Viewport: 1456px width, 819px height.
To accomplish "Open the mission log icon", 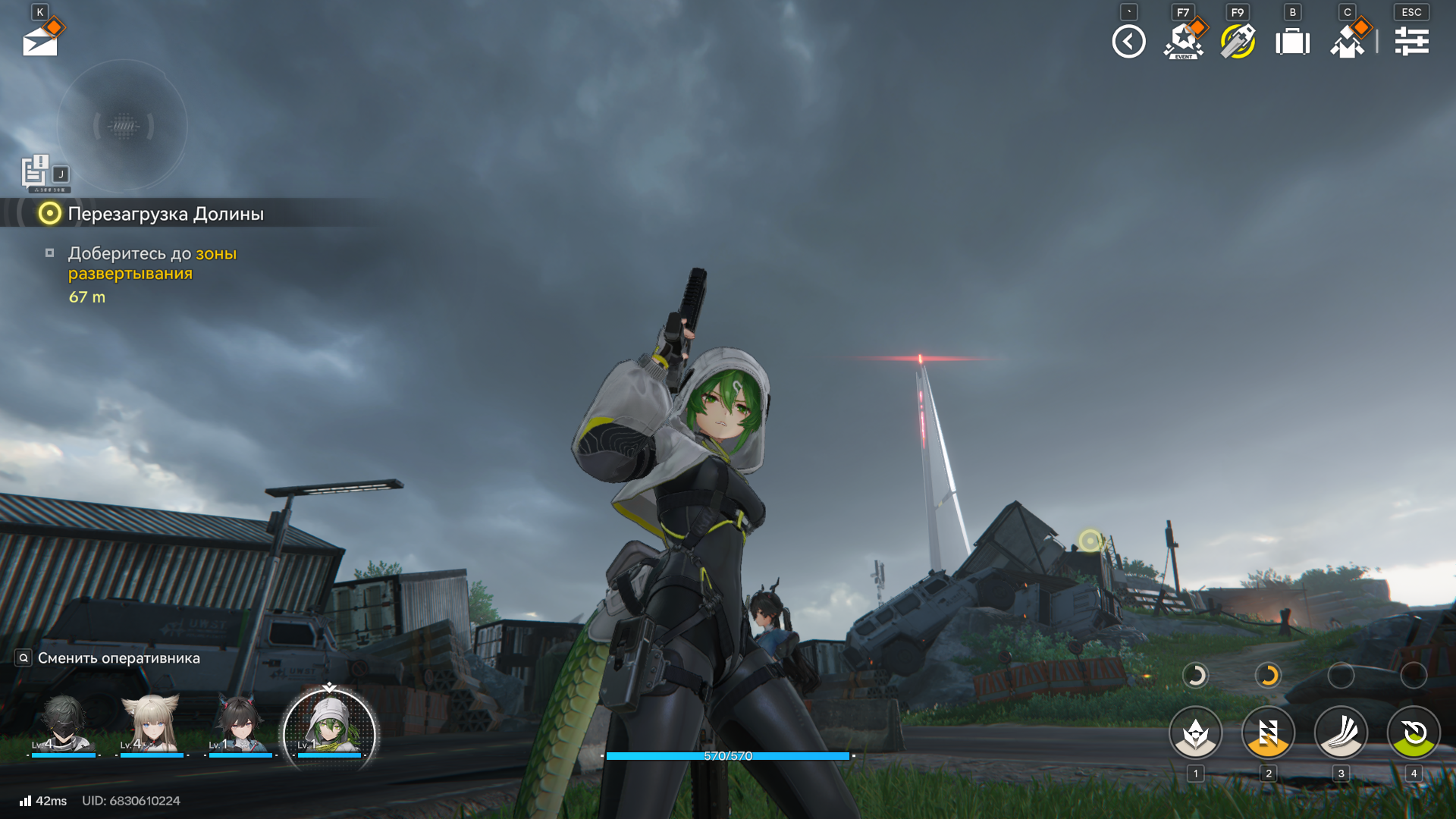I will pos(36,171).
